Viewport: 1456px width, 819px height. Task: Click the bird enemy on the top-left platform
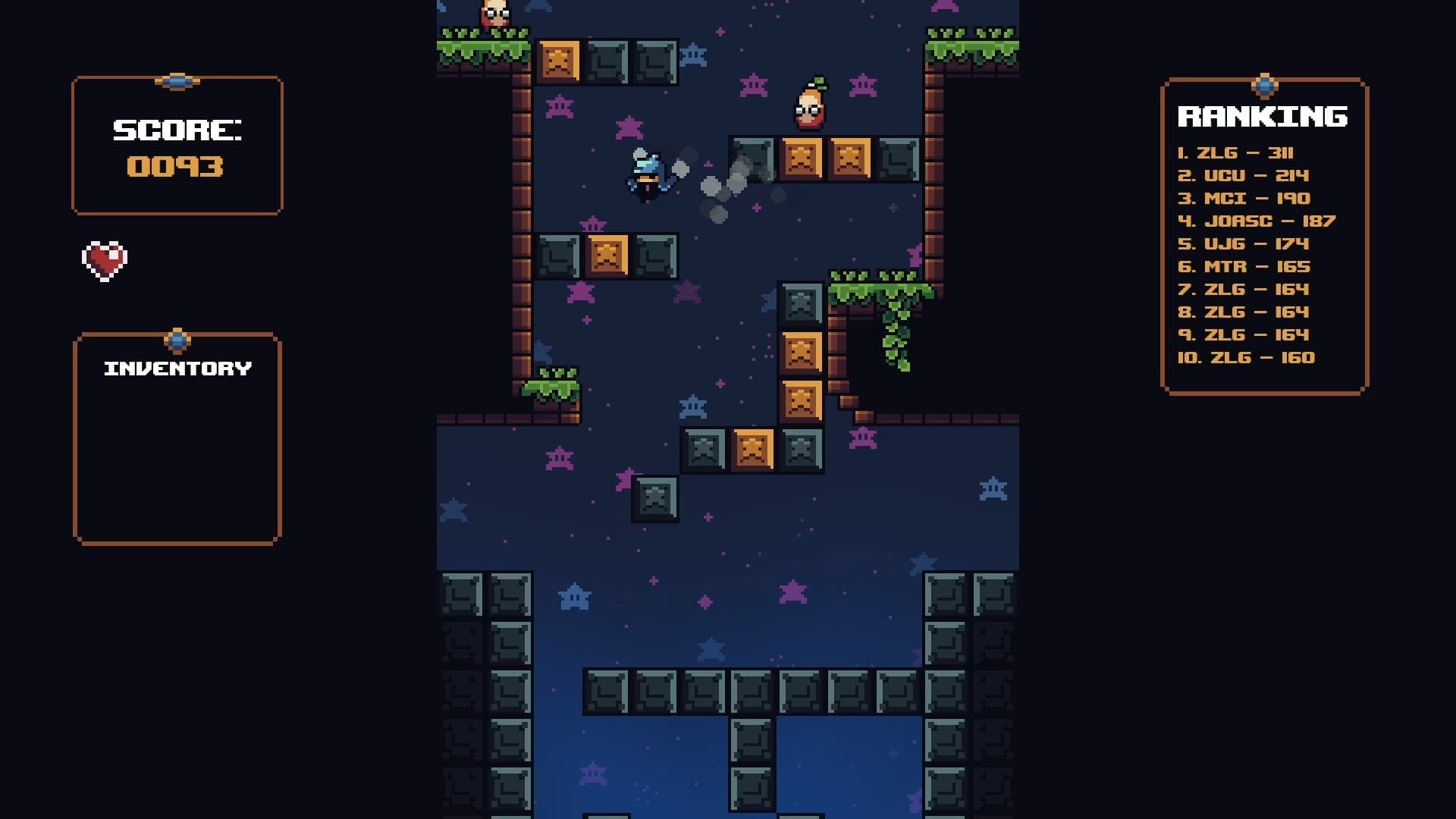click(x=494, y=11)
